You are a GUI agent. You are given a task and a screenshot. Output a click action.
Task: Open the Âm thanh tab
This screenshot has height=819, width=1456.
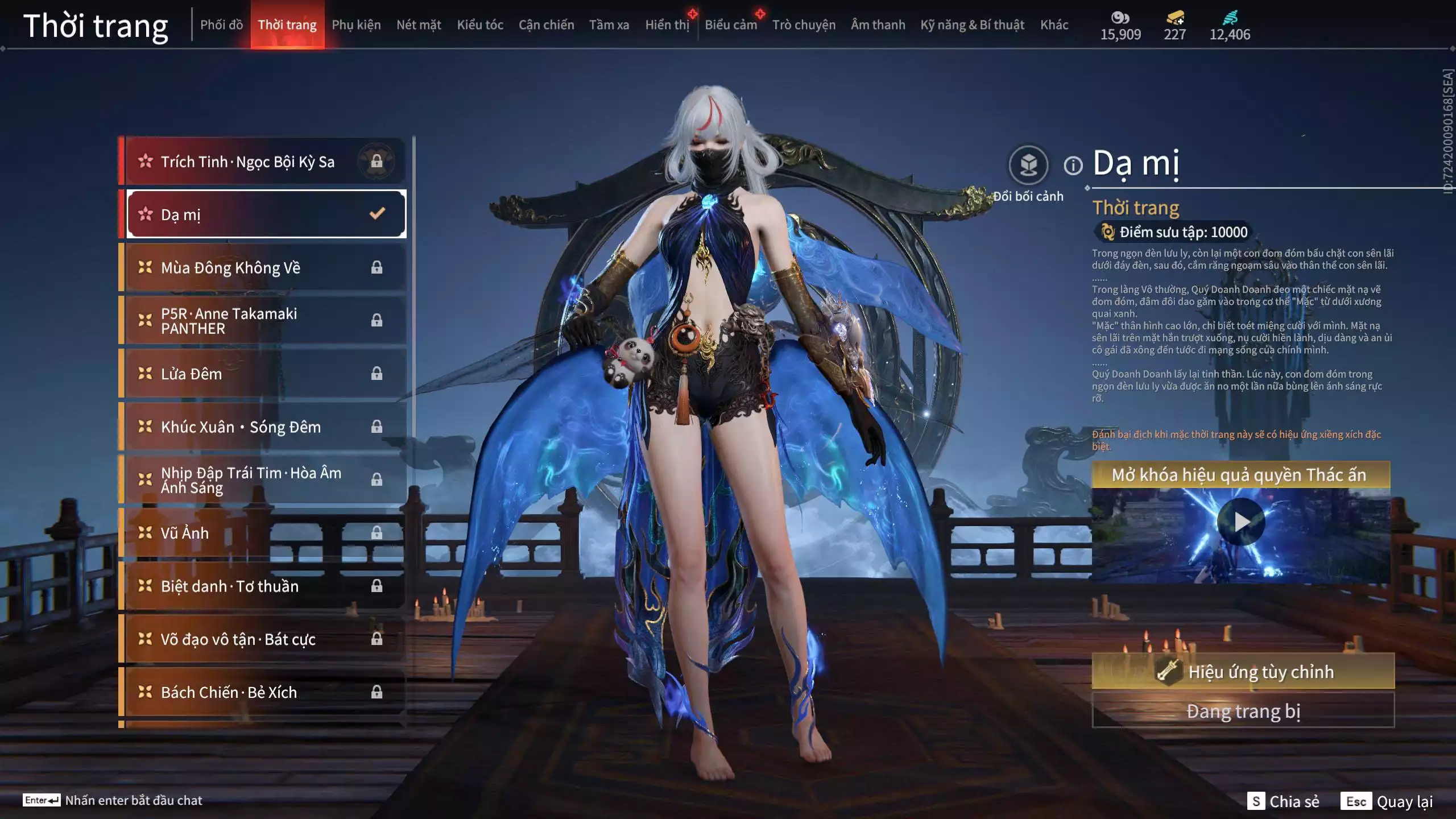click(878, 25)
